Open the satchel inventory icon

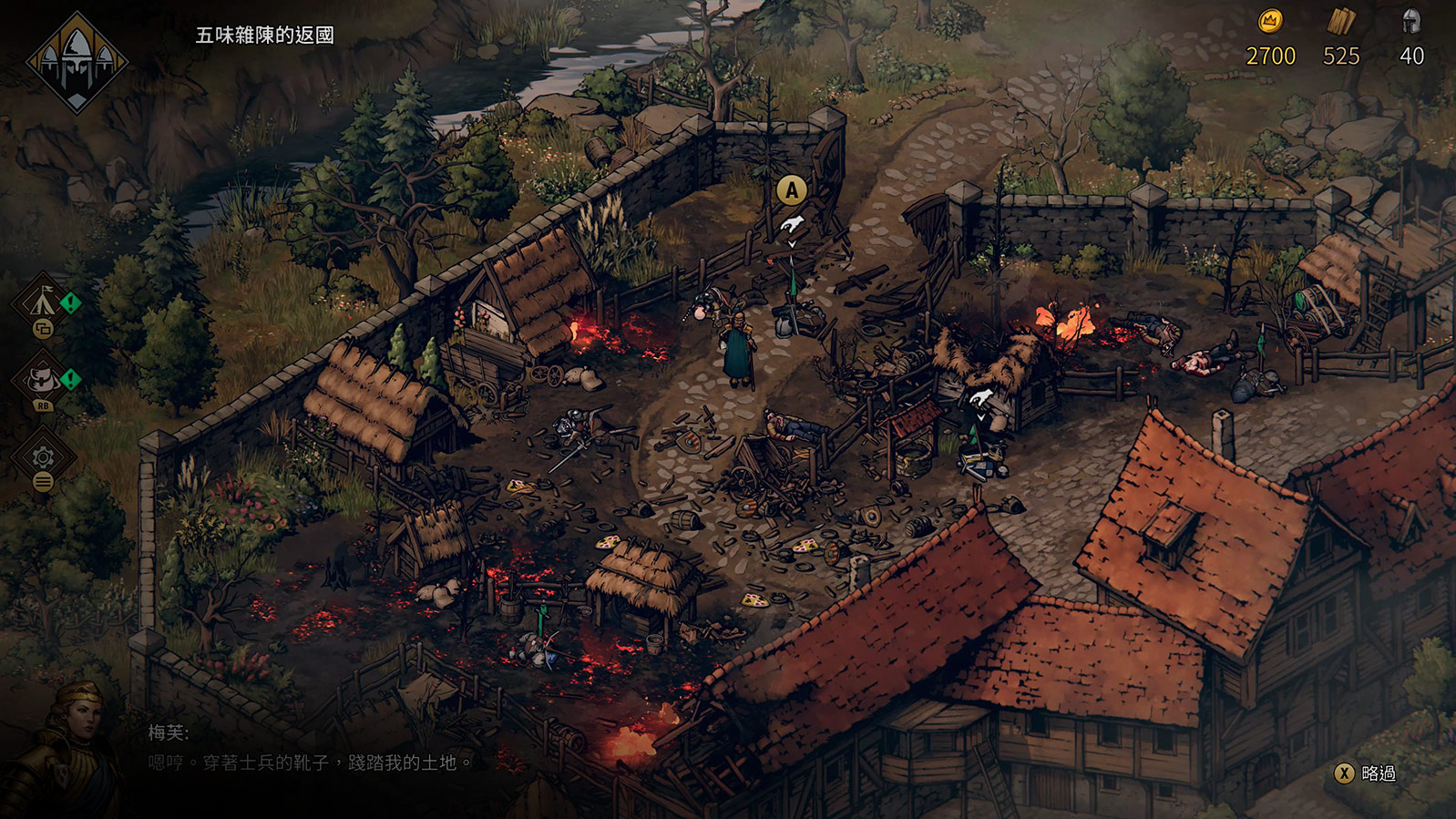pyautogui.click(x=43, y=379)
